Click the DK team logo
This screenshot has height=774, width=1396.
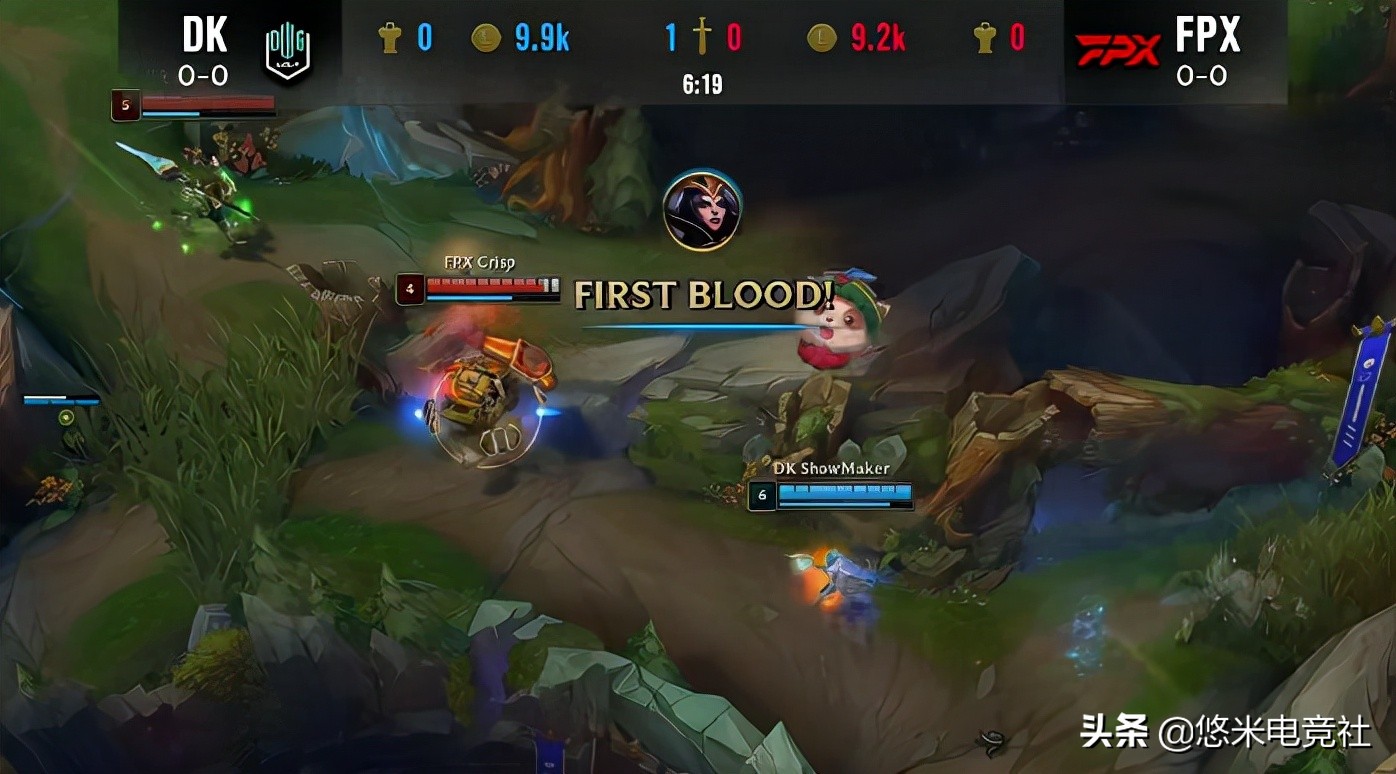pos(287,51)
